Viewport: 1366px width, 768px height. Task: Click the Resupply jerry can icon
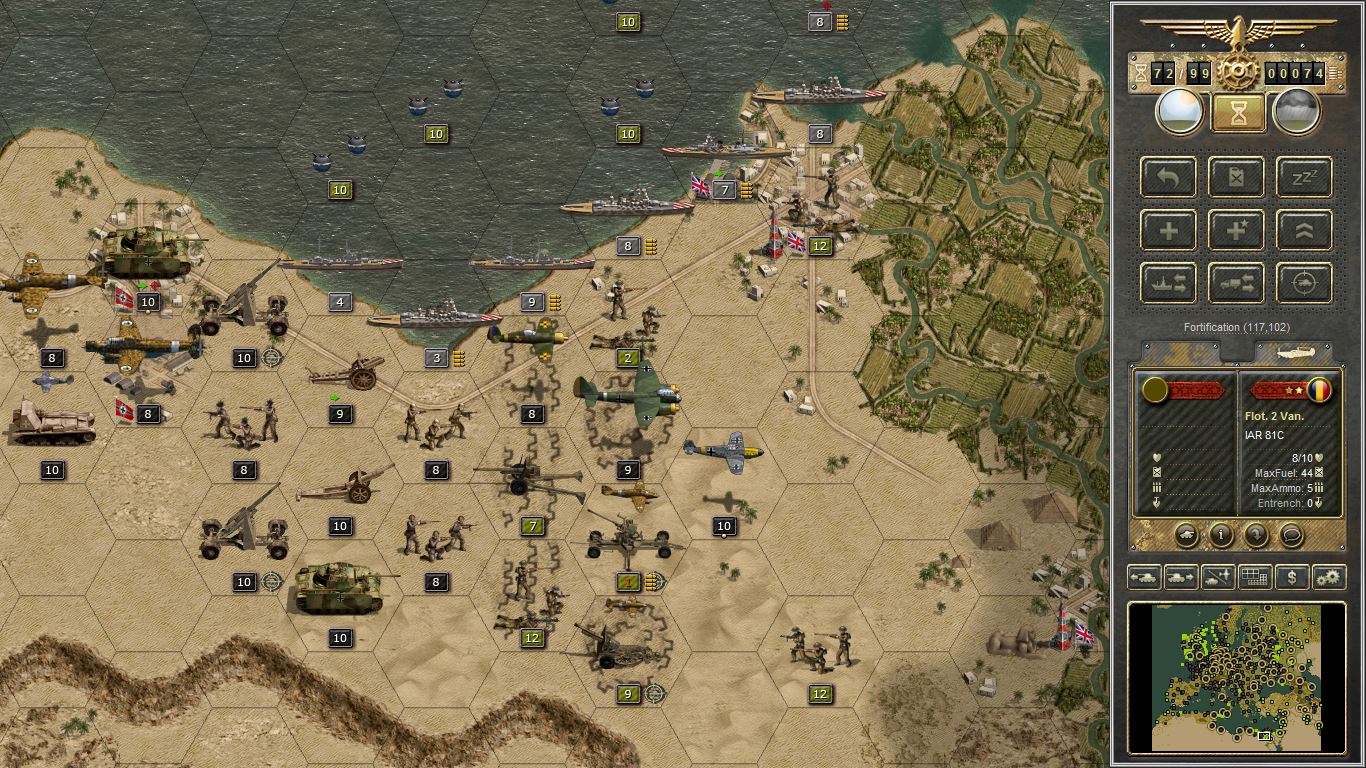pos(1236,178)
